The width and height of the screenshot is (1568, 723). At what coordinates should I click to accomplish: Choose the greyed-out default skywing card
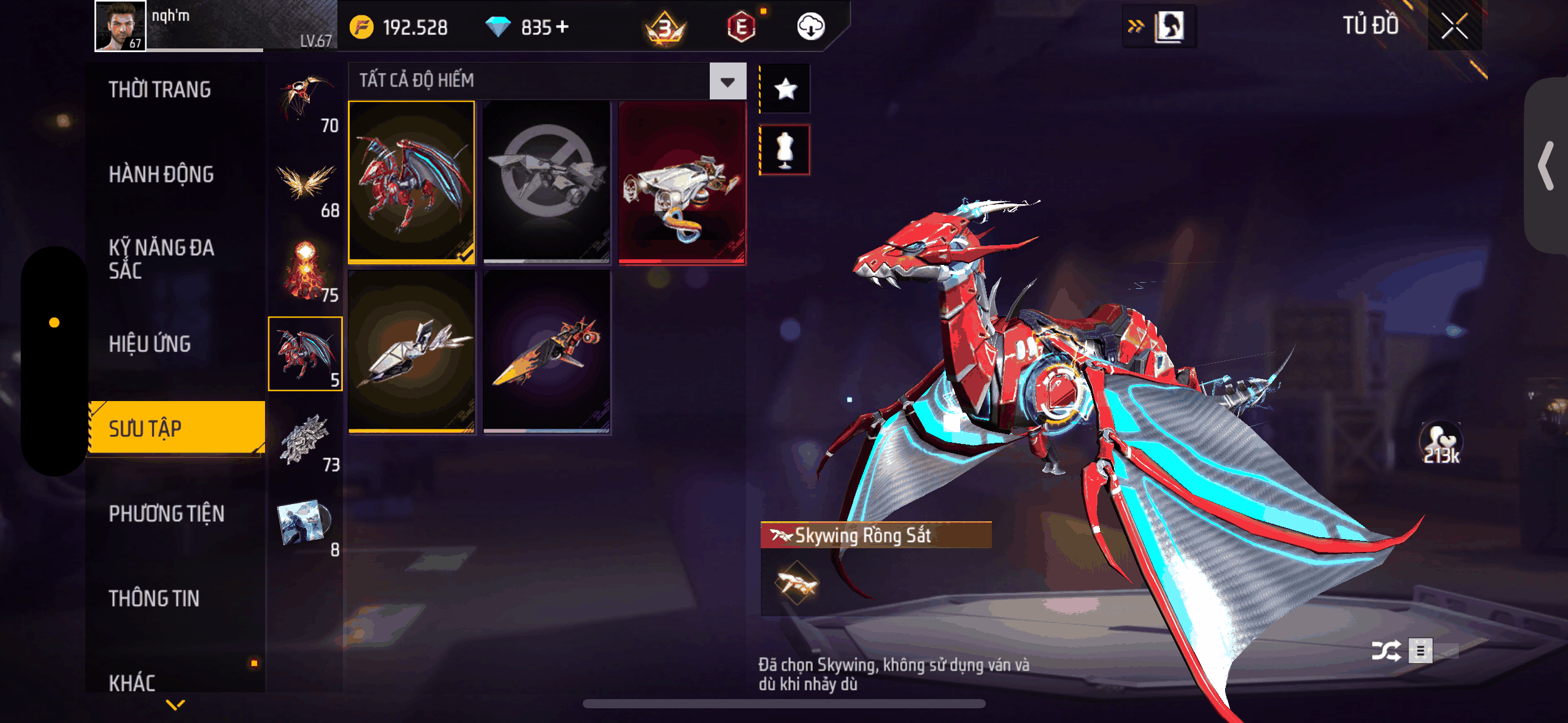pyautogui.click(x=547, y=182)
